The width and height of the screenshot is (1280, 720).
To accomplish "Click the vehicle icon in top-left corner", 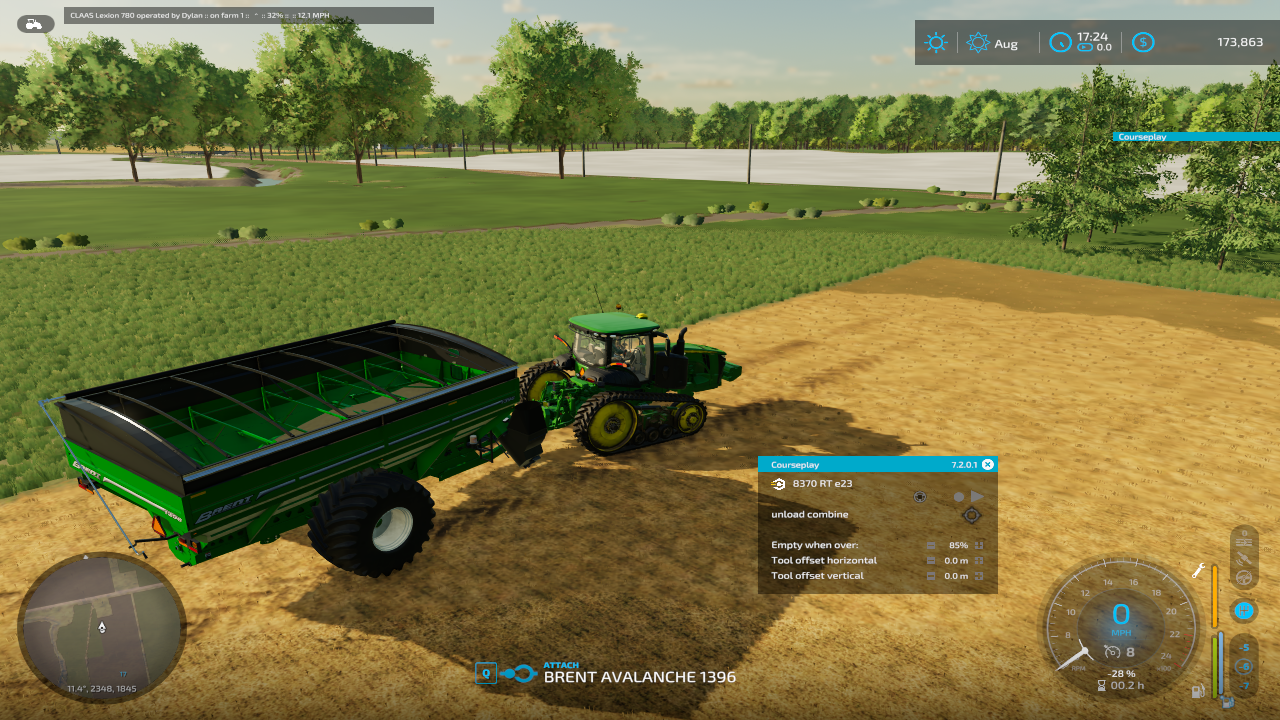I will (35, 24).
